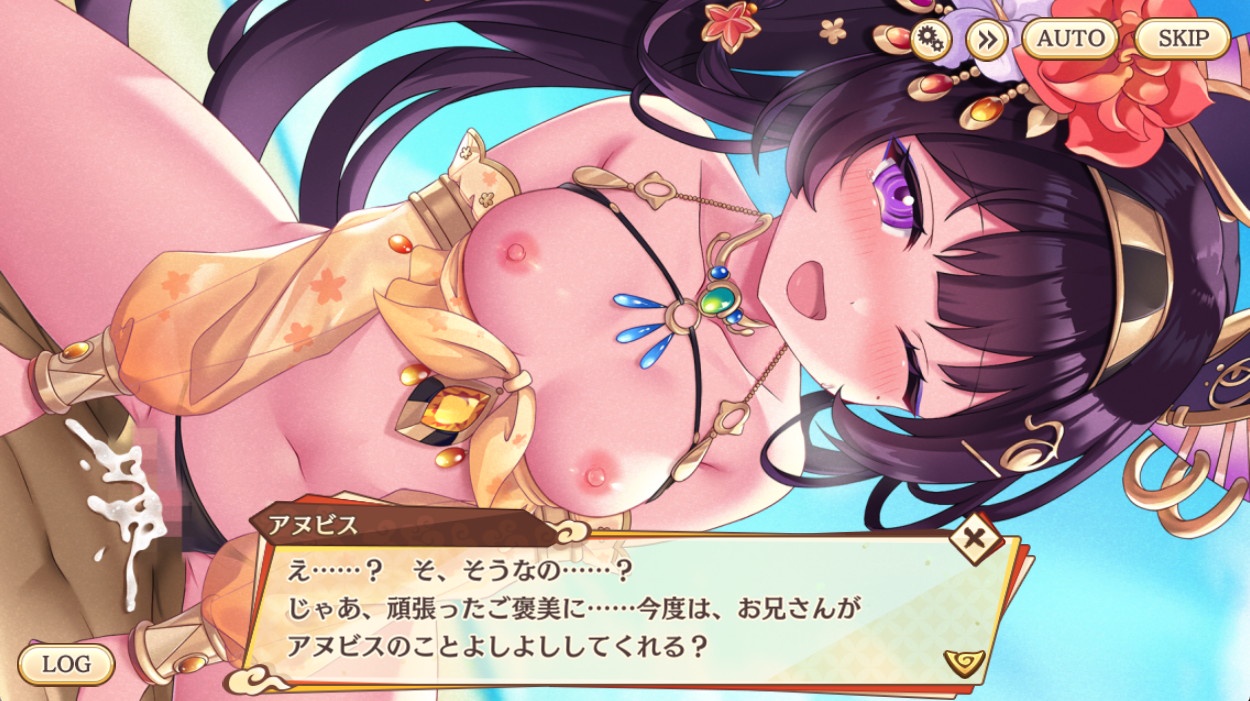Skip the scene with SKIP button
The width and height of the screenshot is (1250, 701).
point(1182,39)
